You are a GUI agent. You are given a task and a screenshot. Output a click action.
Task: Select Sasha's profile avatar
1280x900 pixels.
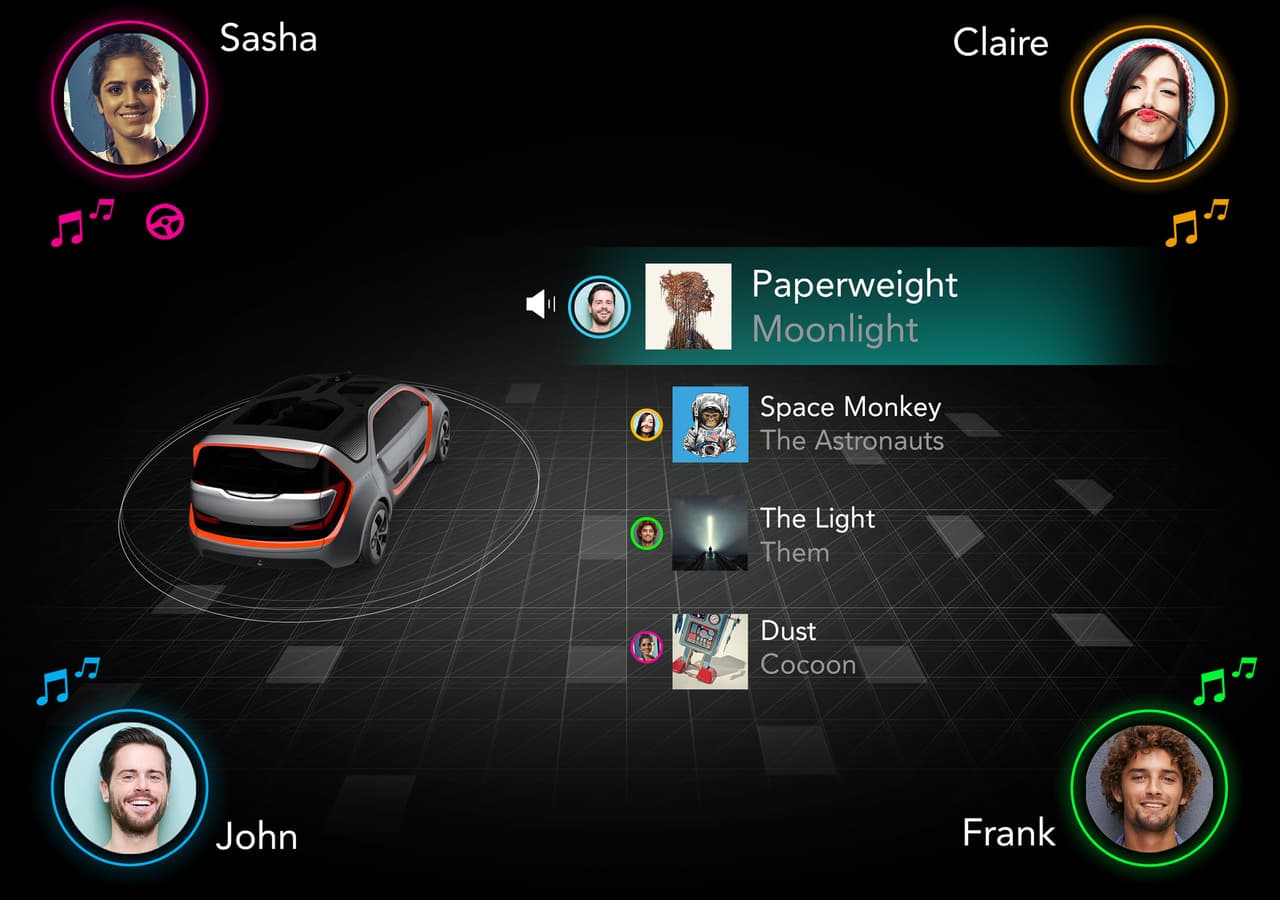point(130,98)
